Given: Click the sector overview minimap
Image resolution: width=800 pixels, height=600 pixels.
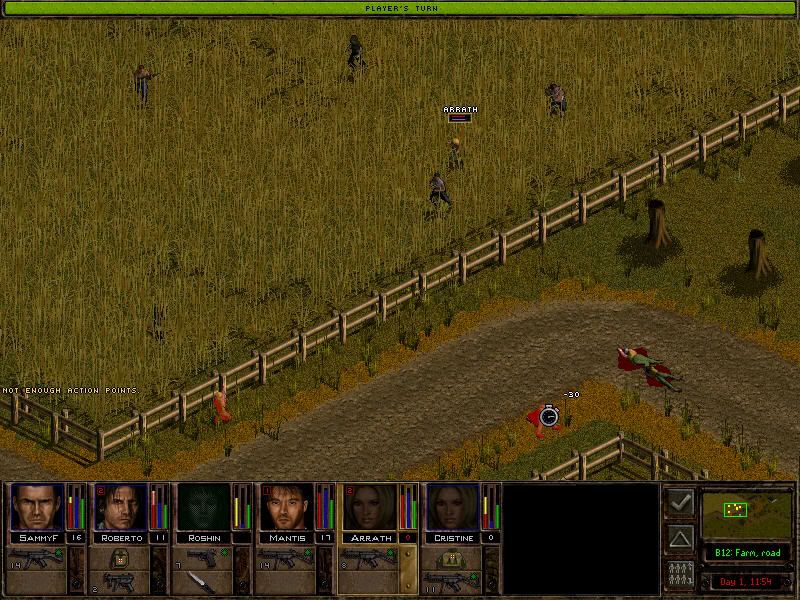Looking at the screenshot, I should pos(745,513).
